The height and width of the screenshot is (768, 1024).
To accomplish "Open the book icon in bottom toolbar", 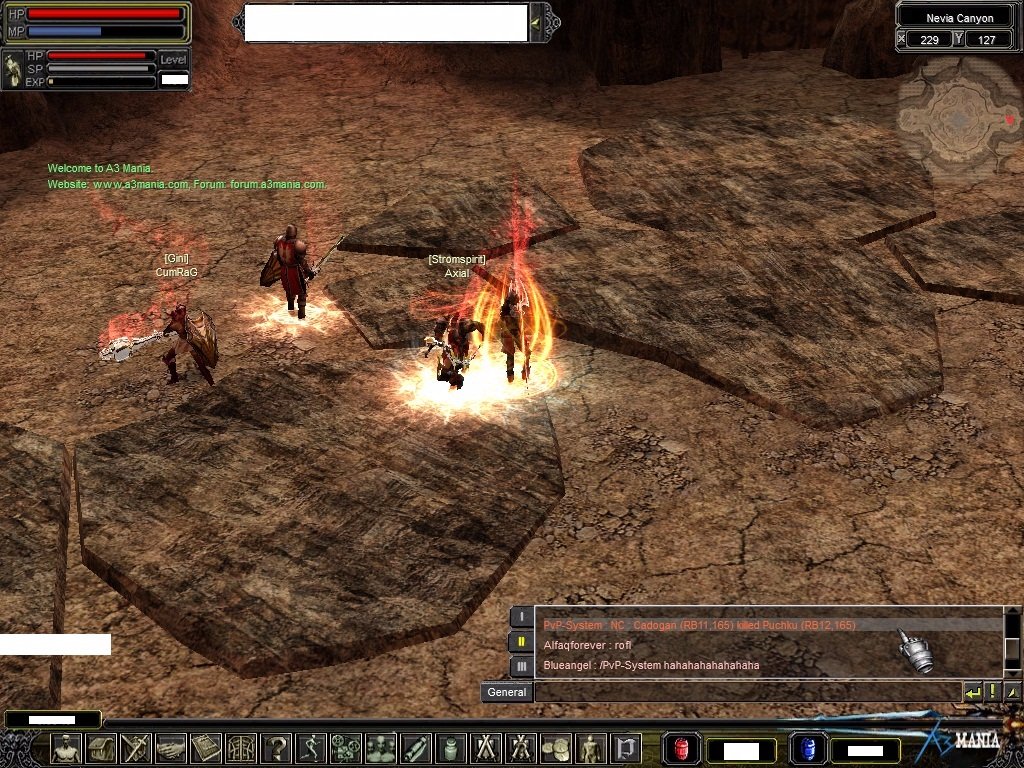I will coord(206,748).
